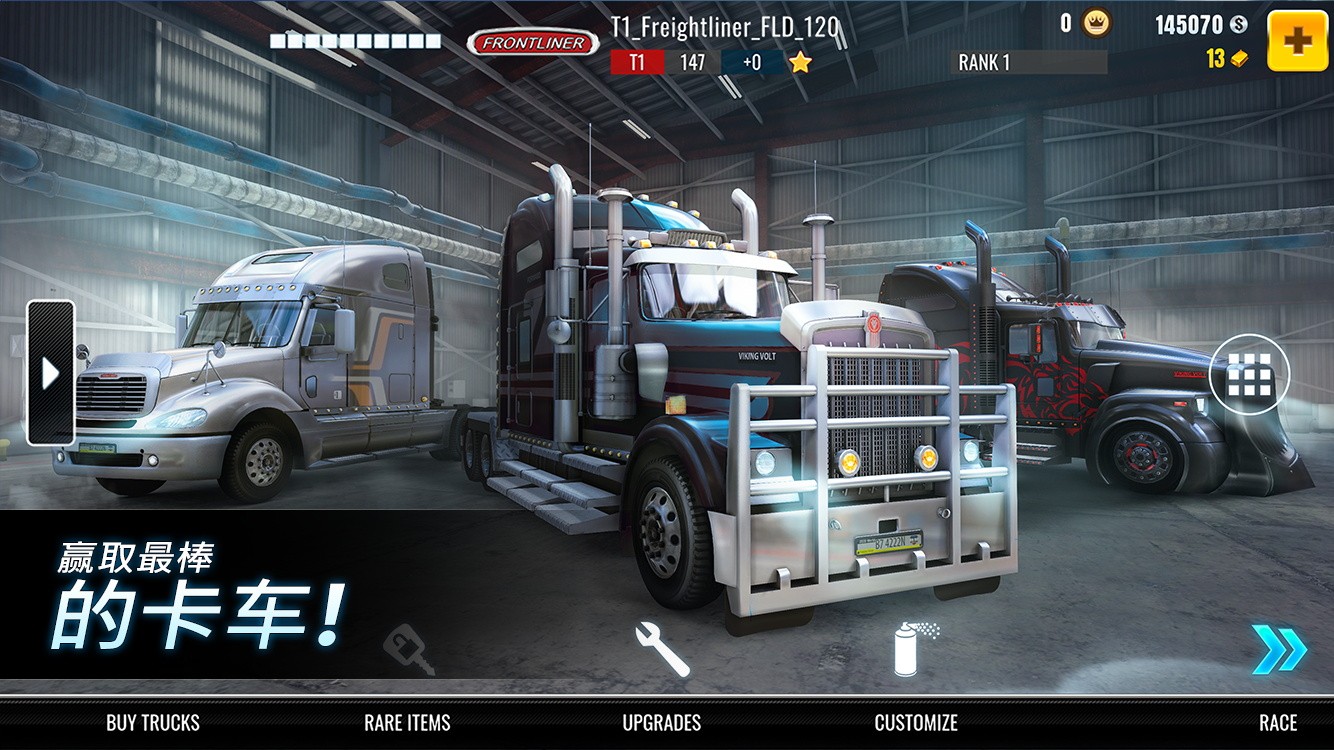
Task: Tap the yellow plus currency button
Action: pos(1297,41)
